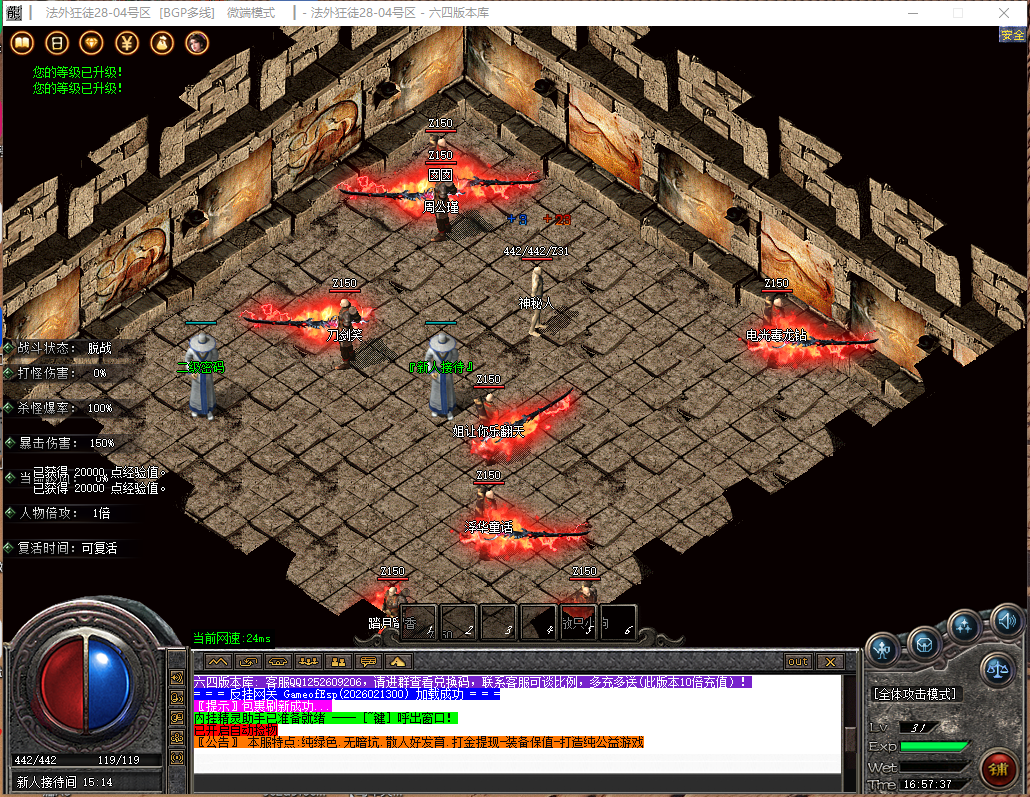1030x797 pixels.
Task: Open the character equipment button
Action: click(882, 647)
